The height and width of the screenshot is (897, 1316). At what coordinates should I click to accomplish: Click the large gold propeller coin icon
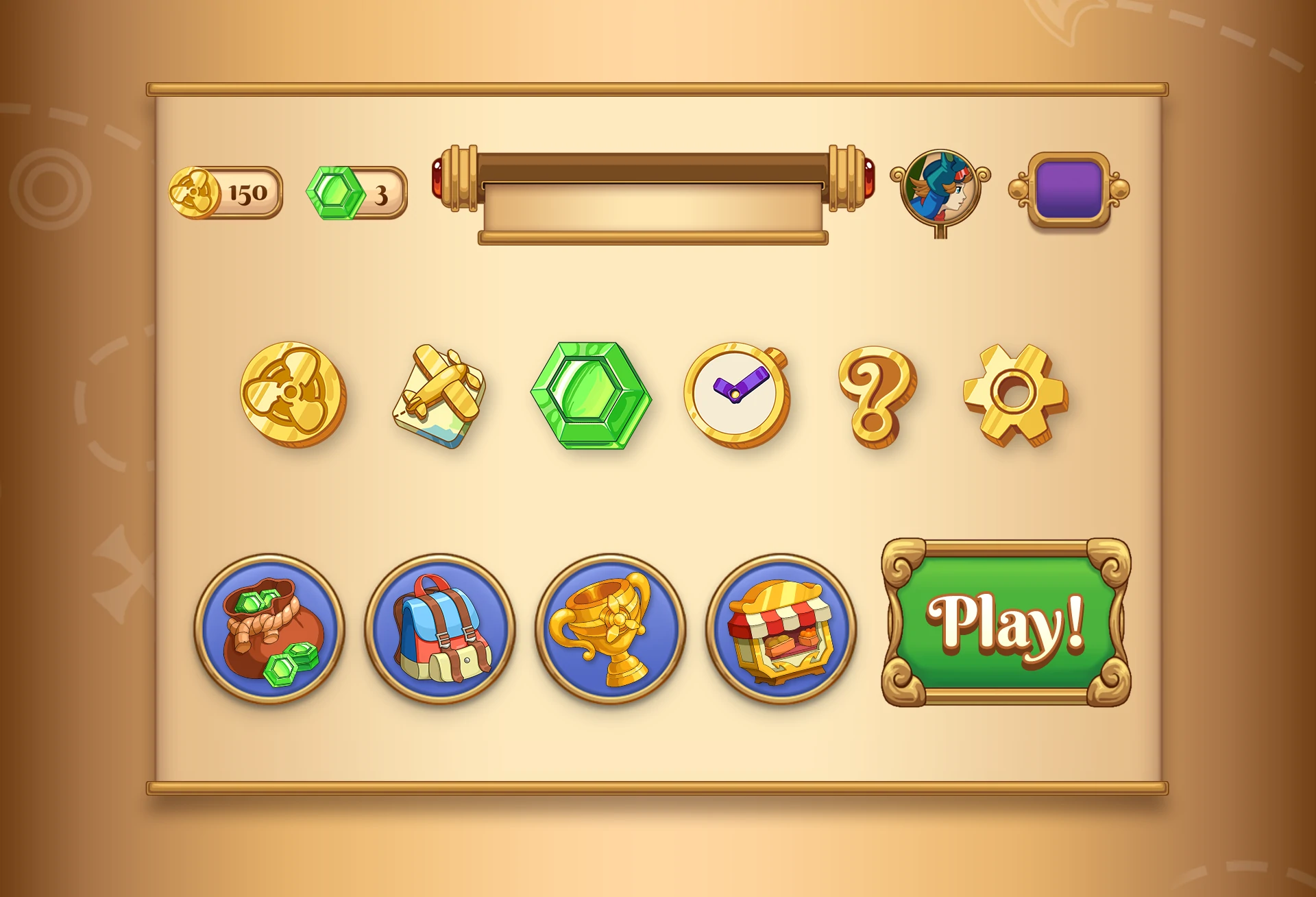tap(293, 394)
